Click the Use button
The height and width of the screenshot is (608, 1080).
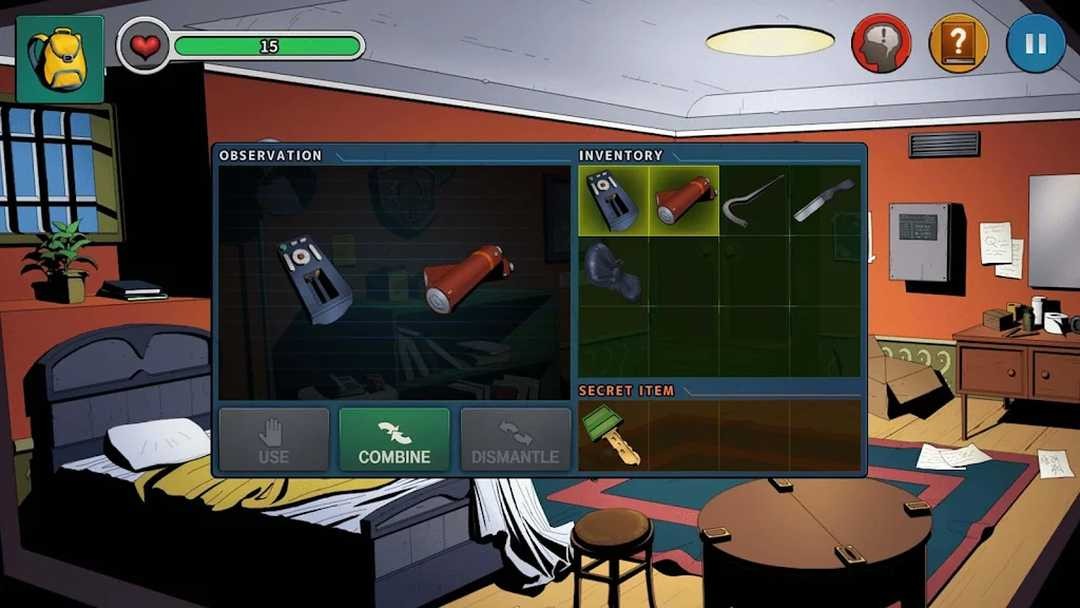click(x=273, y=440)
